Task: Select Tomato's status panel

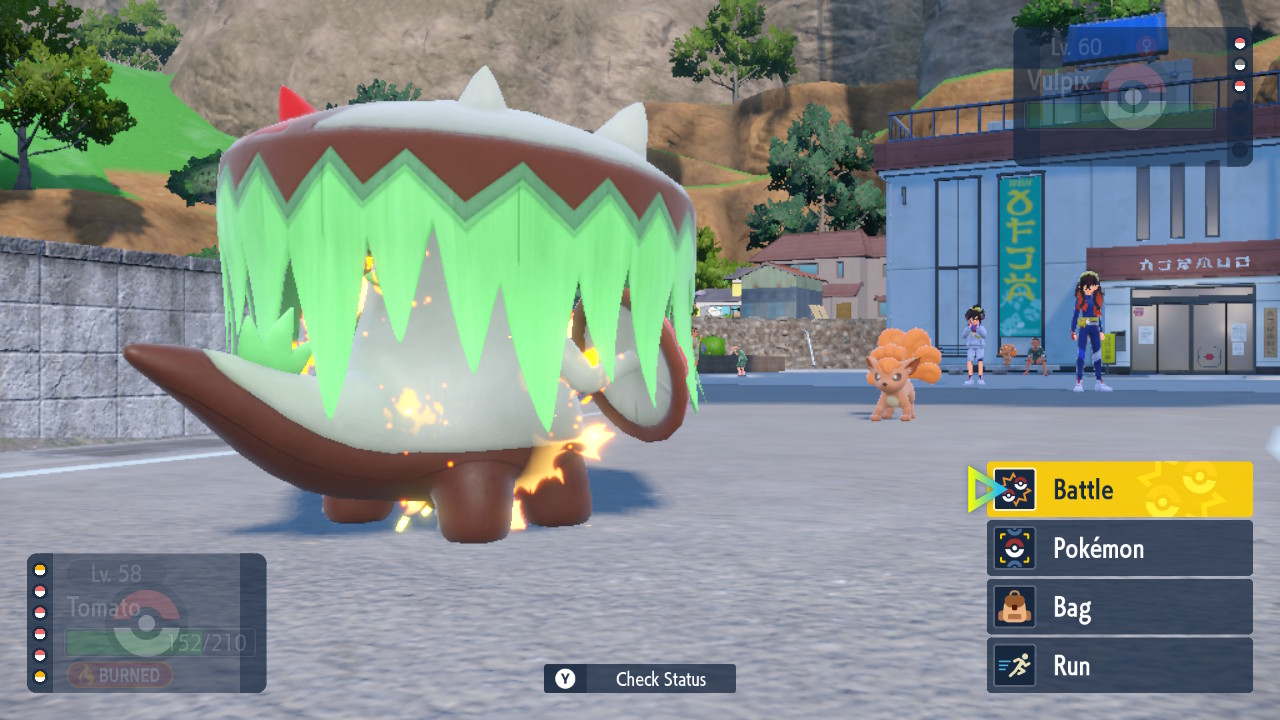Action: [x=147, y=623]
